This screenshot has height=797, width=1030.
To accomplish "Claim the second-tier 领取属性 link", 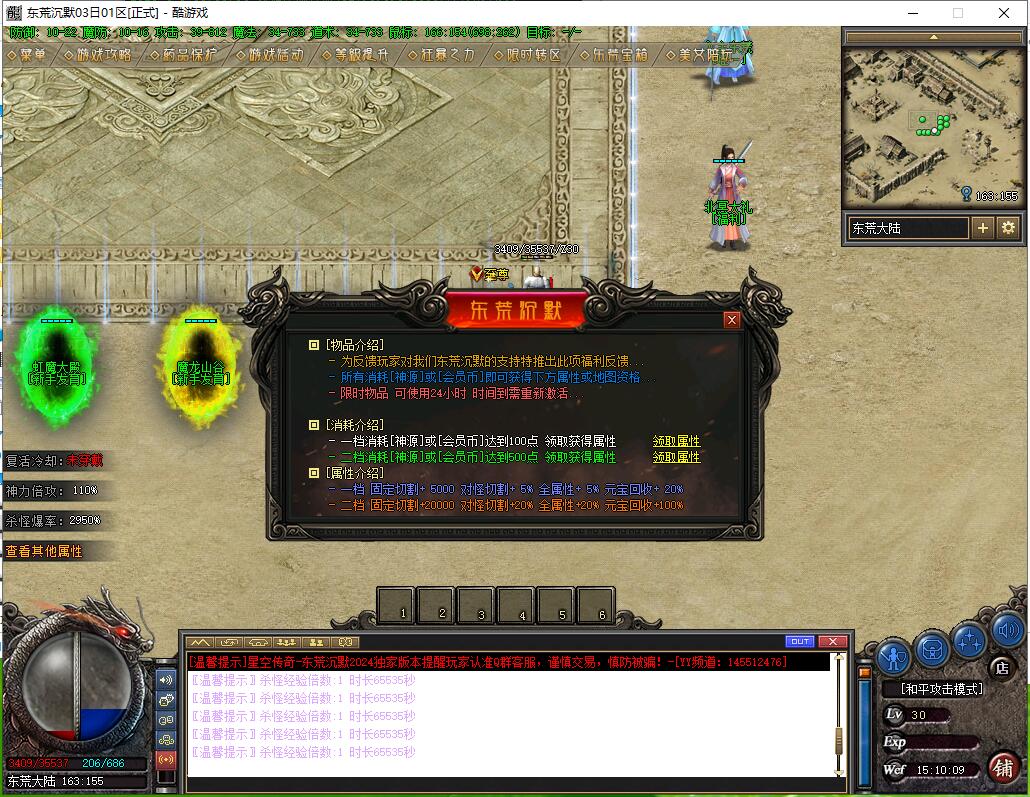I will click(x=676, y=457).
